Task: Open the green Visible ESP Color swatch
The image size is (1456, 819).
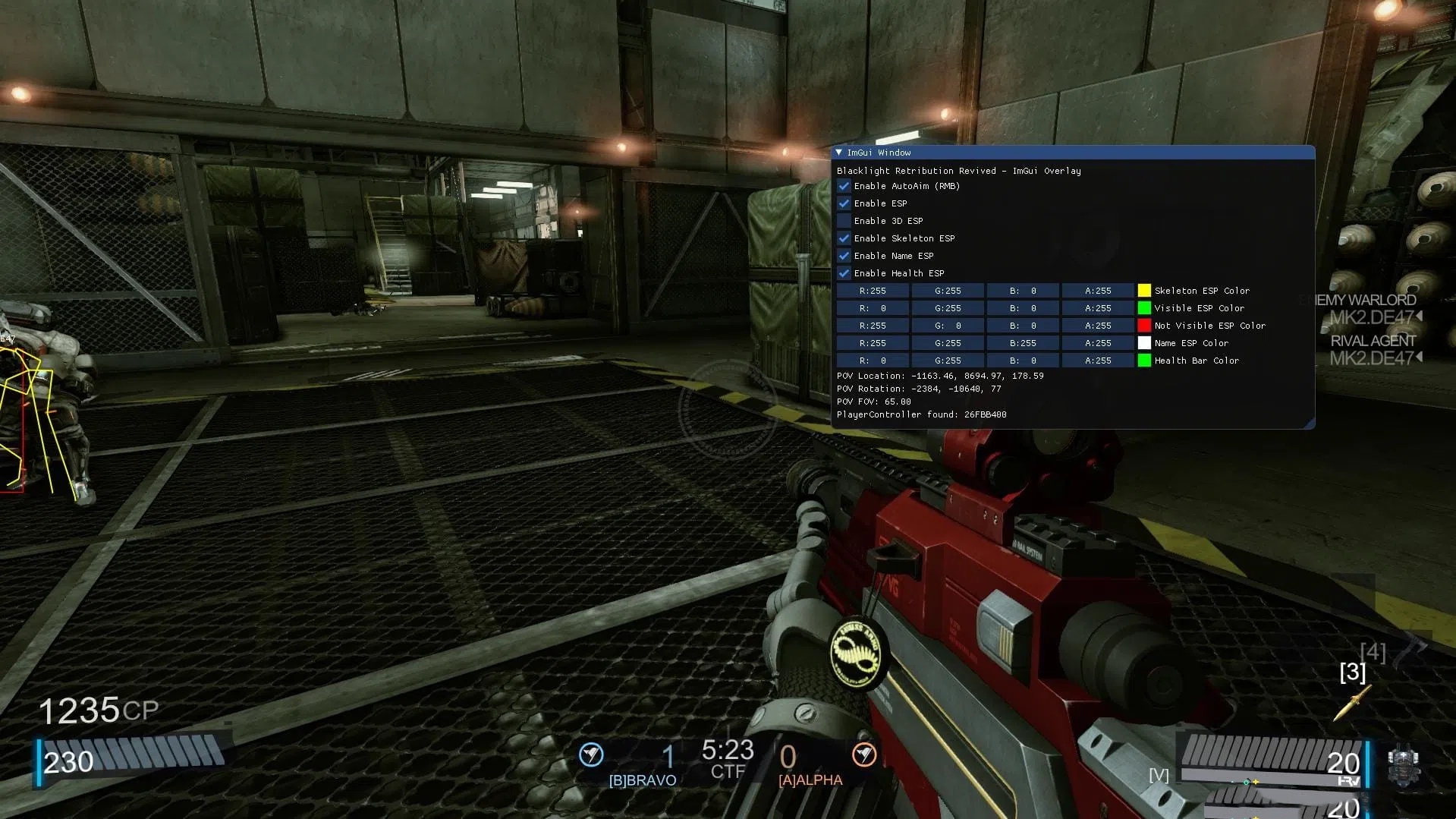Action: click(x=1144, y=308)
